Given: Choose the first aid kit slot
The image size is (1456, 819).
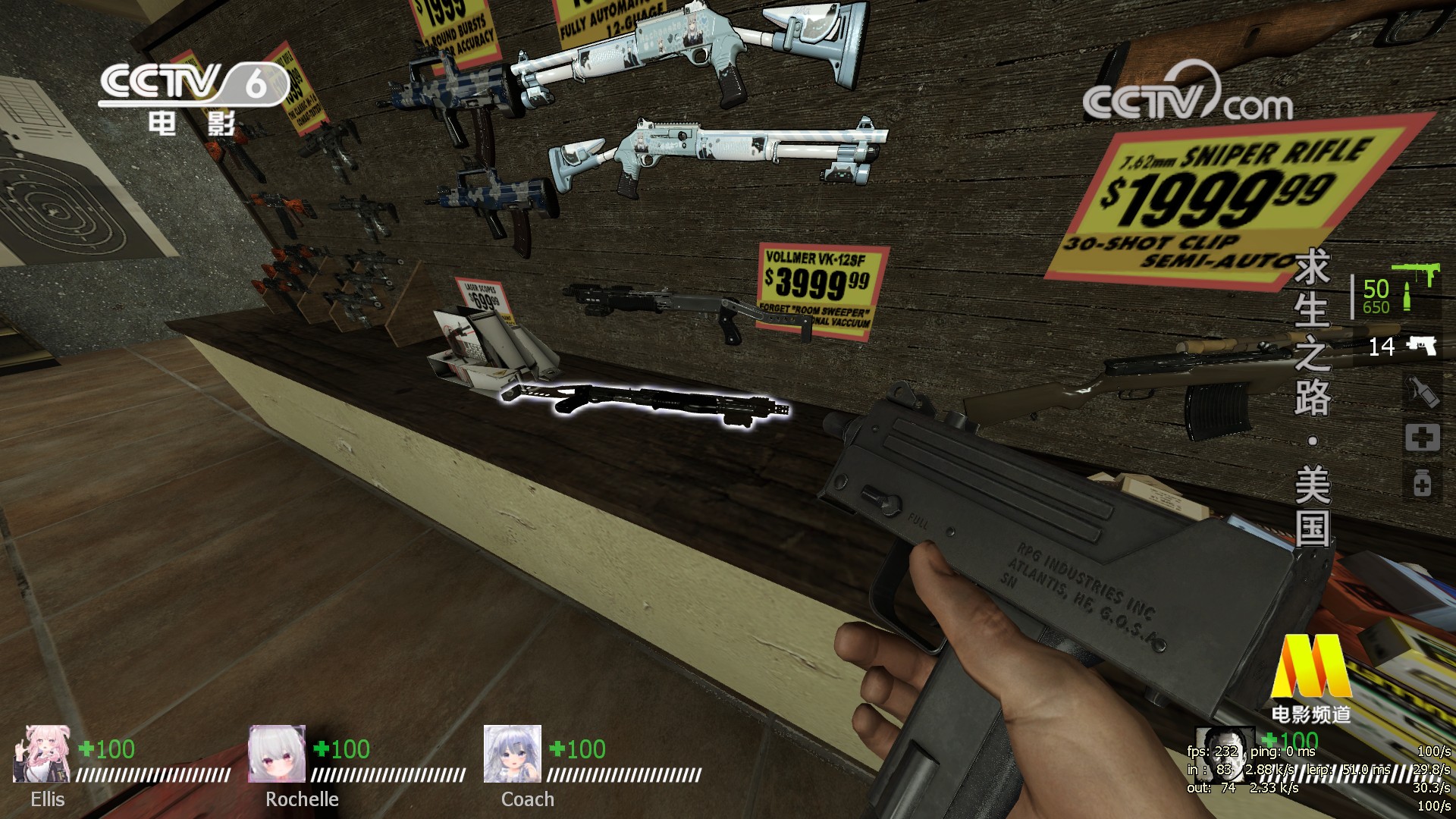Looking at the screenshot, I should tap(1422, 438).
